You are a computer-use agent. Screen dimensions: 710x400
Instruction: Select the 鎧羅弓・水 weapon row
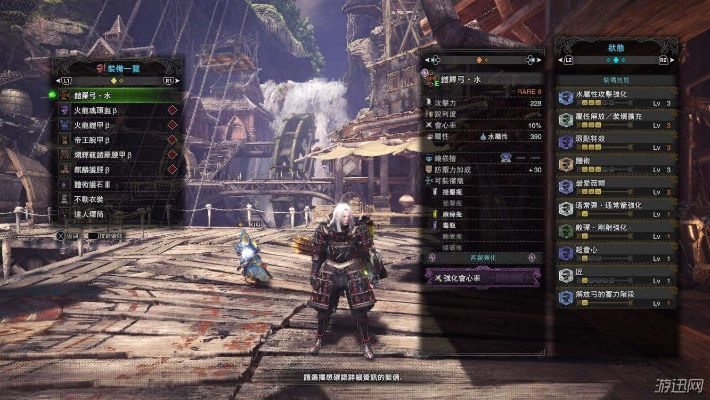coord(110,95)
